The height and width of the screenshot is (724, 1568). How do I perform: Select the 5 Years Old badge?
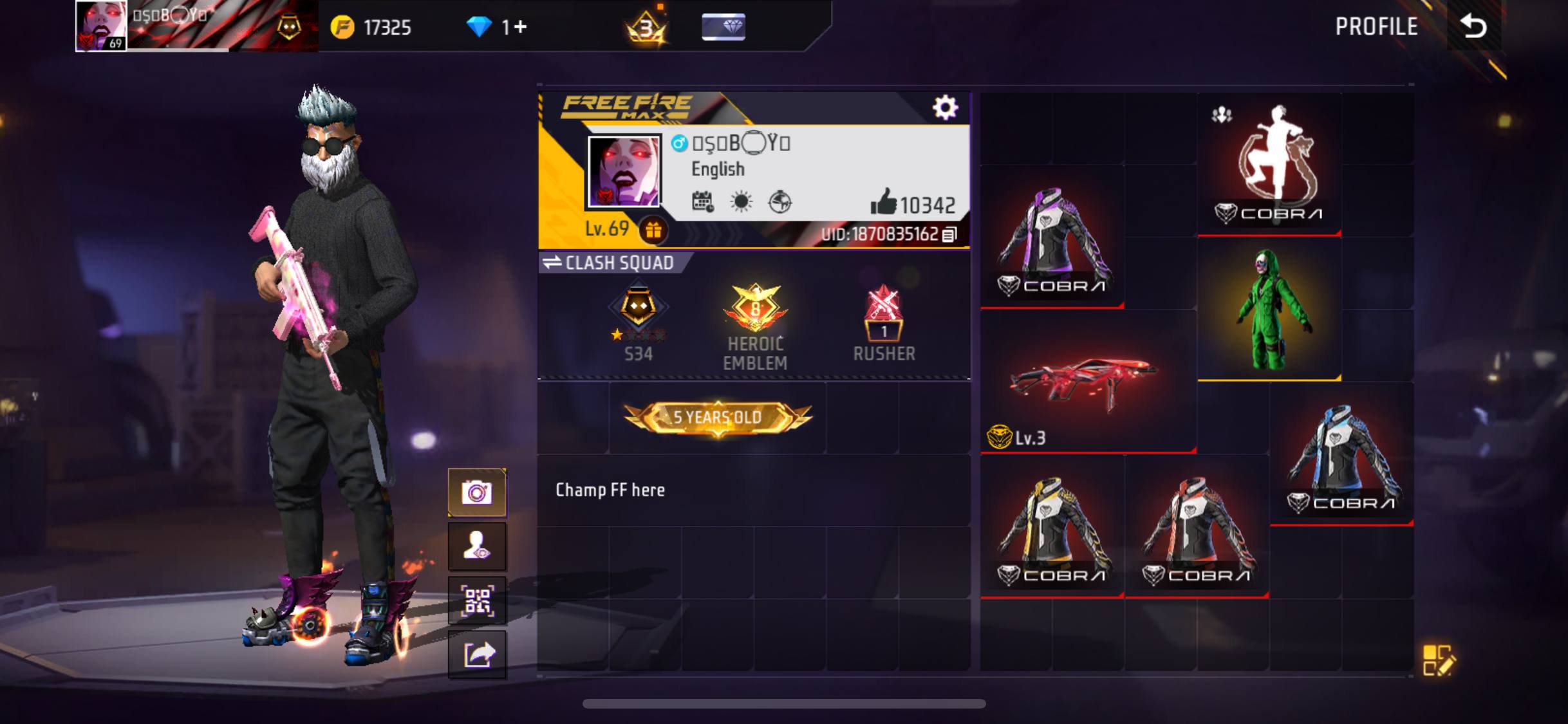click(718, 418)
